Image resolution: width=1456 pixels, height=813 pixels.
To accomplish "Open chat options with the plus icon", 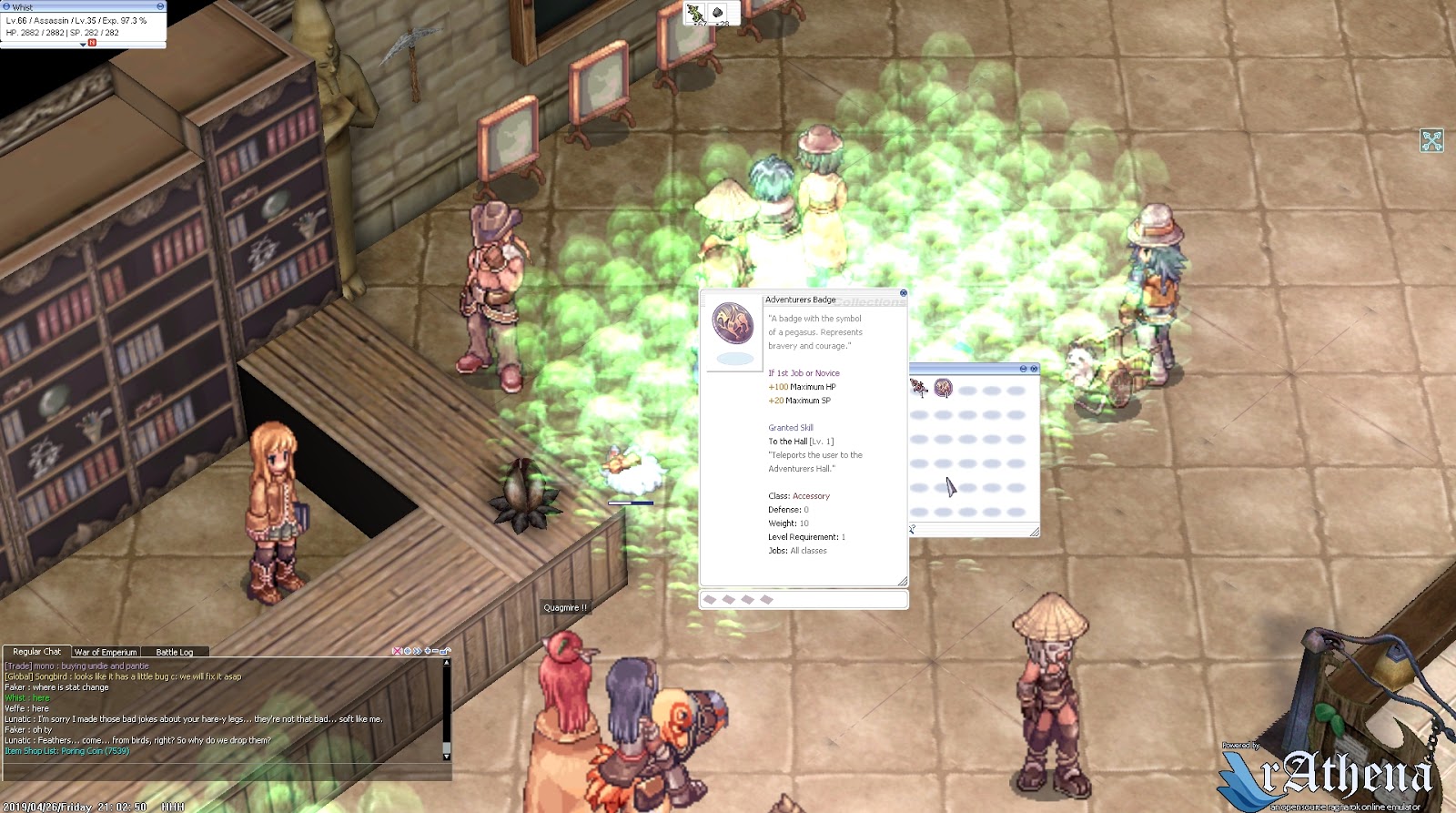I will click(x=427, y=652).
